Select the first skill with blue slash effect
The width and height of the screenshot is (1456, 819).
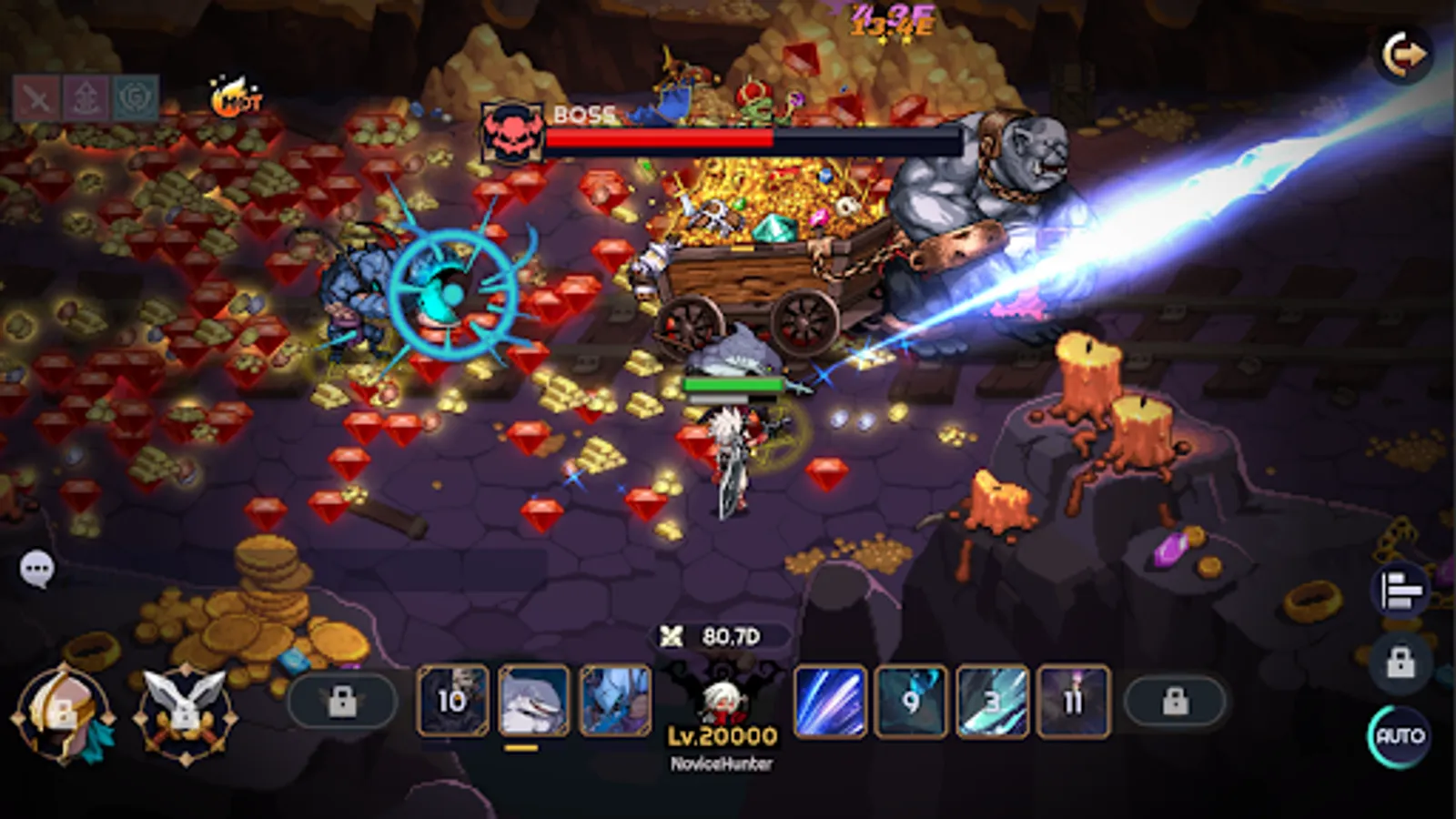830,701
